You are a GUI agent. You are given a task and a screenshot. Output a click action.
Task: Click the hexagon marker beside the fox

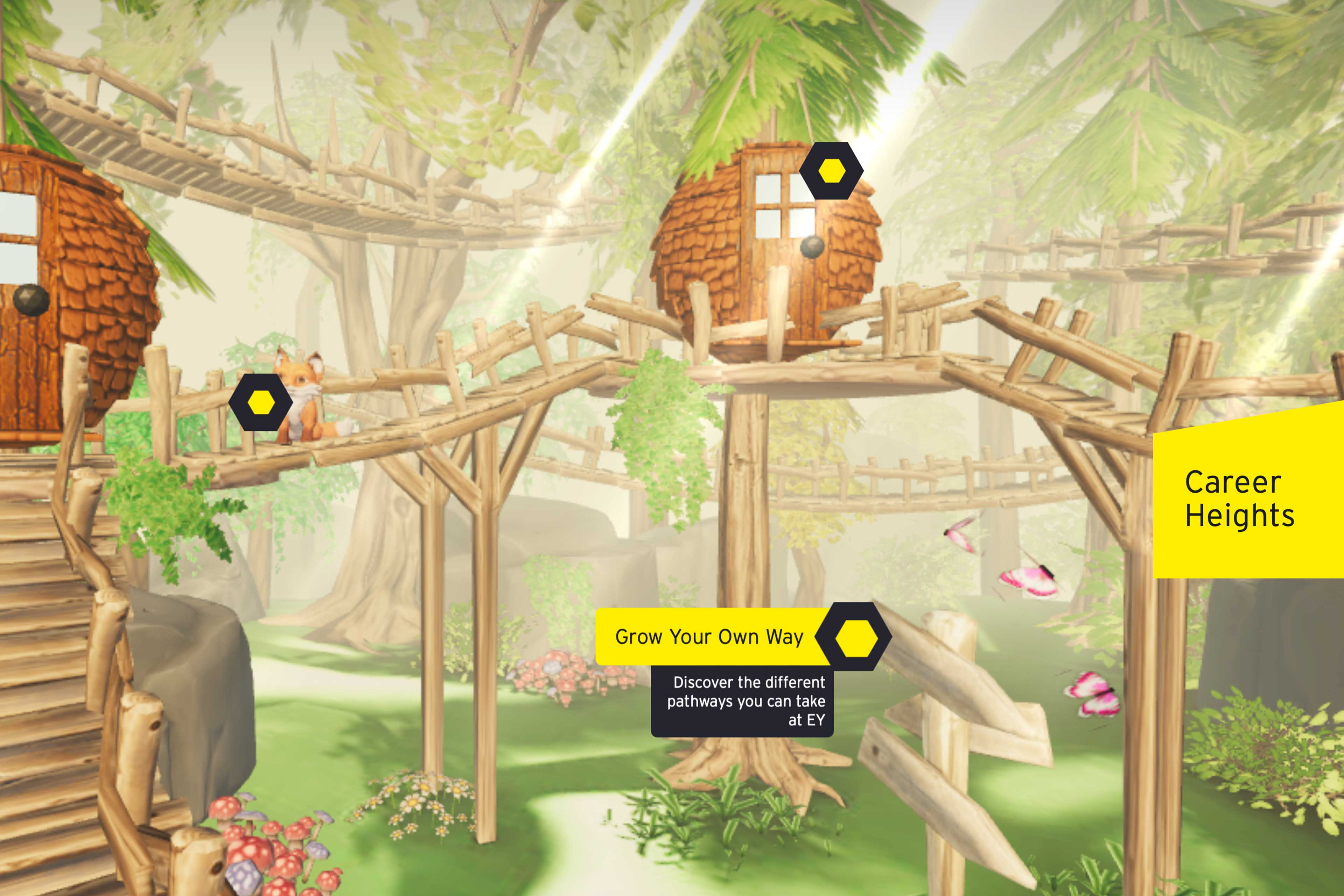[261, 402]
